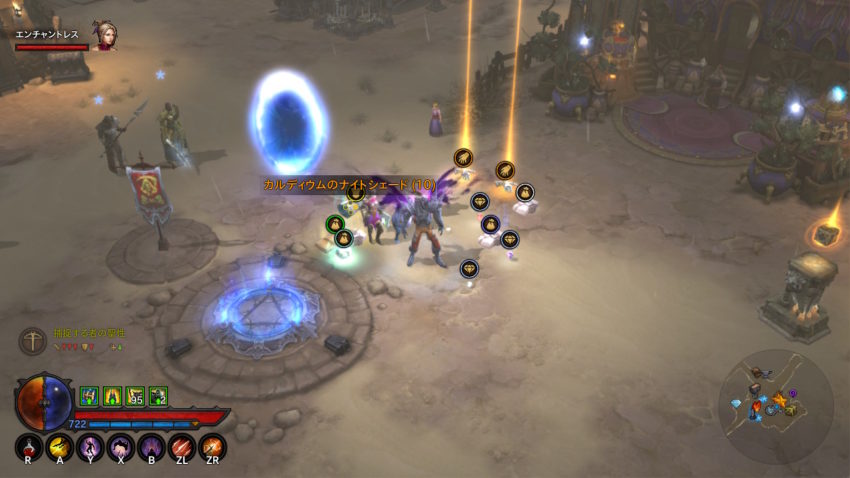The width and height of the screenshot is (850, 478).
Task: Activate the yellow slash skill icon
Action: (x=59, y=447)
